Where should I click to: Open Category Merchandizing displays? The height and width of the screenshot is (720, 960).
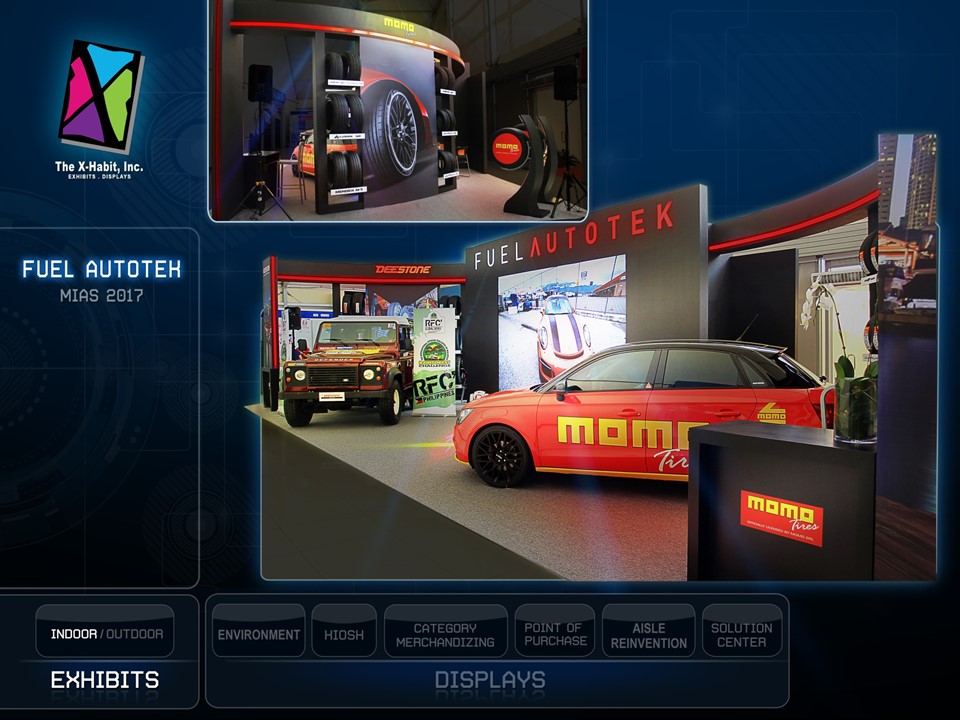(445, 634)
